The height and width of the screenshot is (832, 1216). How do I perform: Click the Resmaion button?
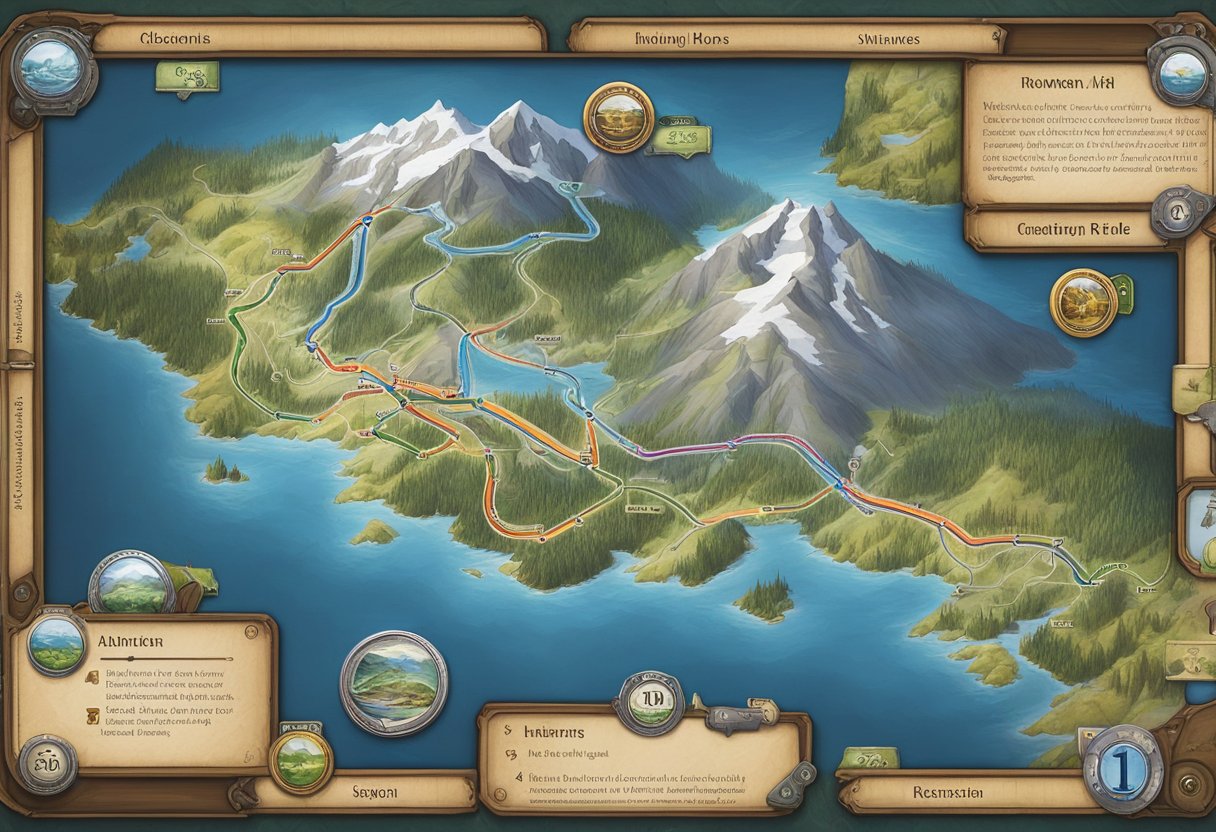pyautogui.click(x=963, y=791)
